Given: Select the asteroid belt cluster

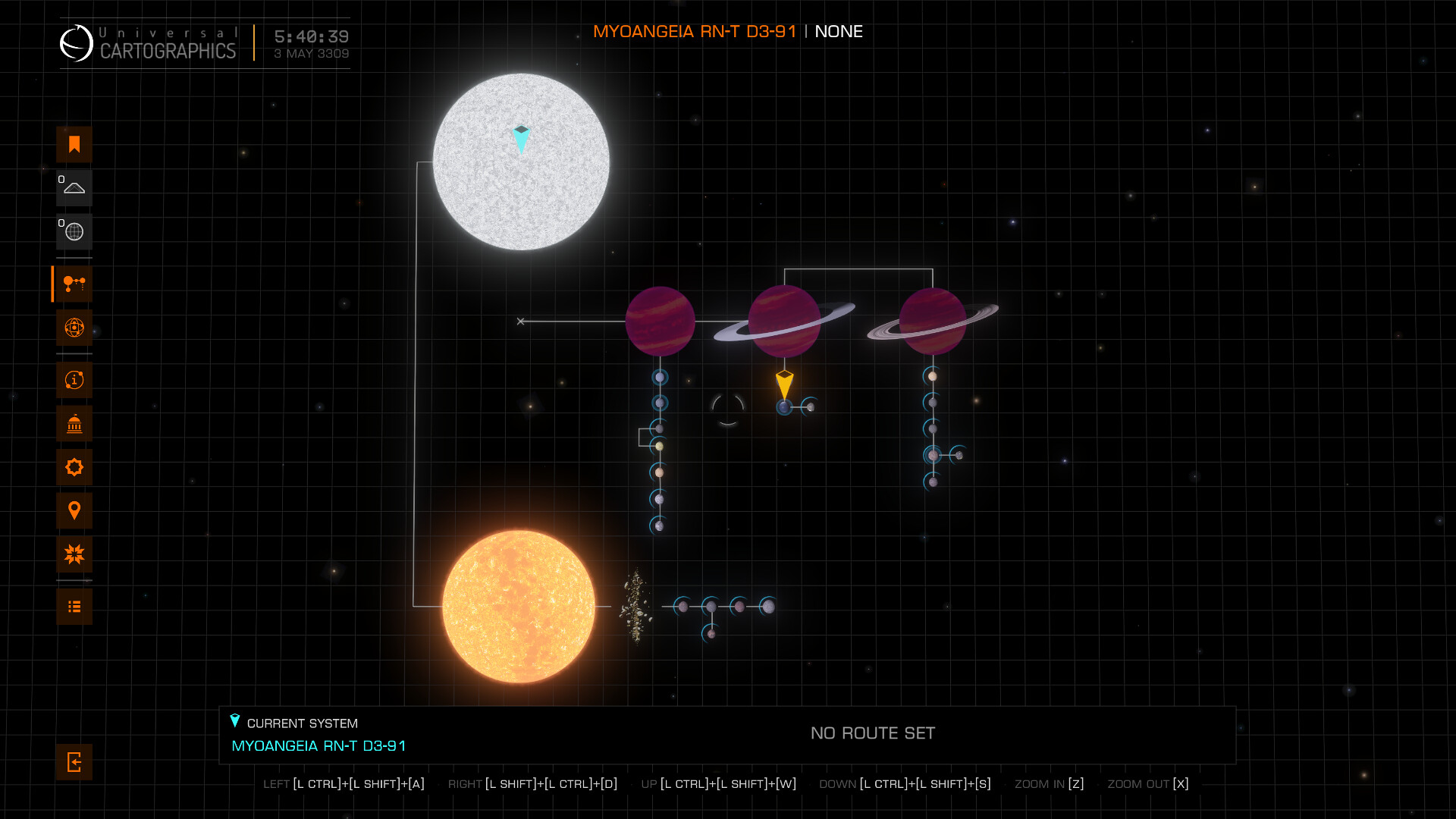Looking at the screenshot, I should 635,607.
